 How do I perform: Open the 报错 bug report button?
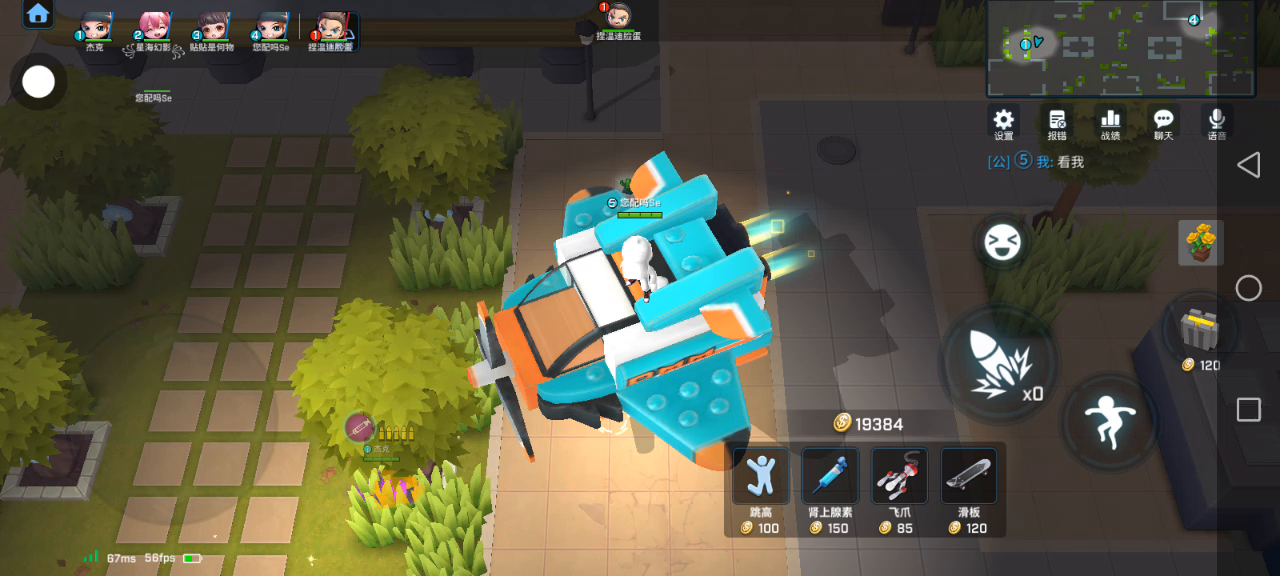click(1057, 121)
